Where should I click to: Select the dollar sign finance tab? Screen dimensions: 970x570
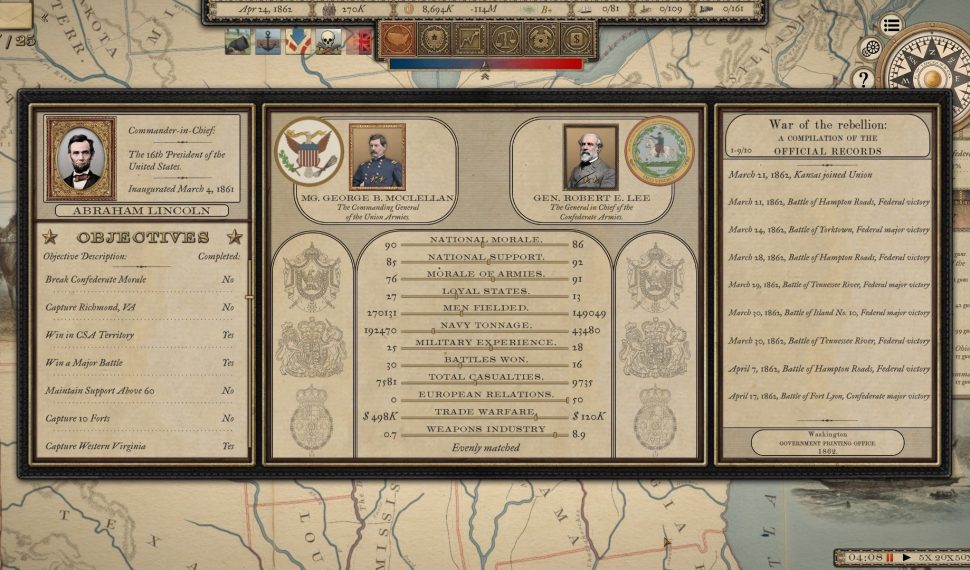tap(575, 40)
